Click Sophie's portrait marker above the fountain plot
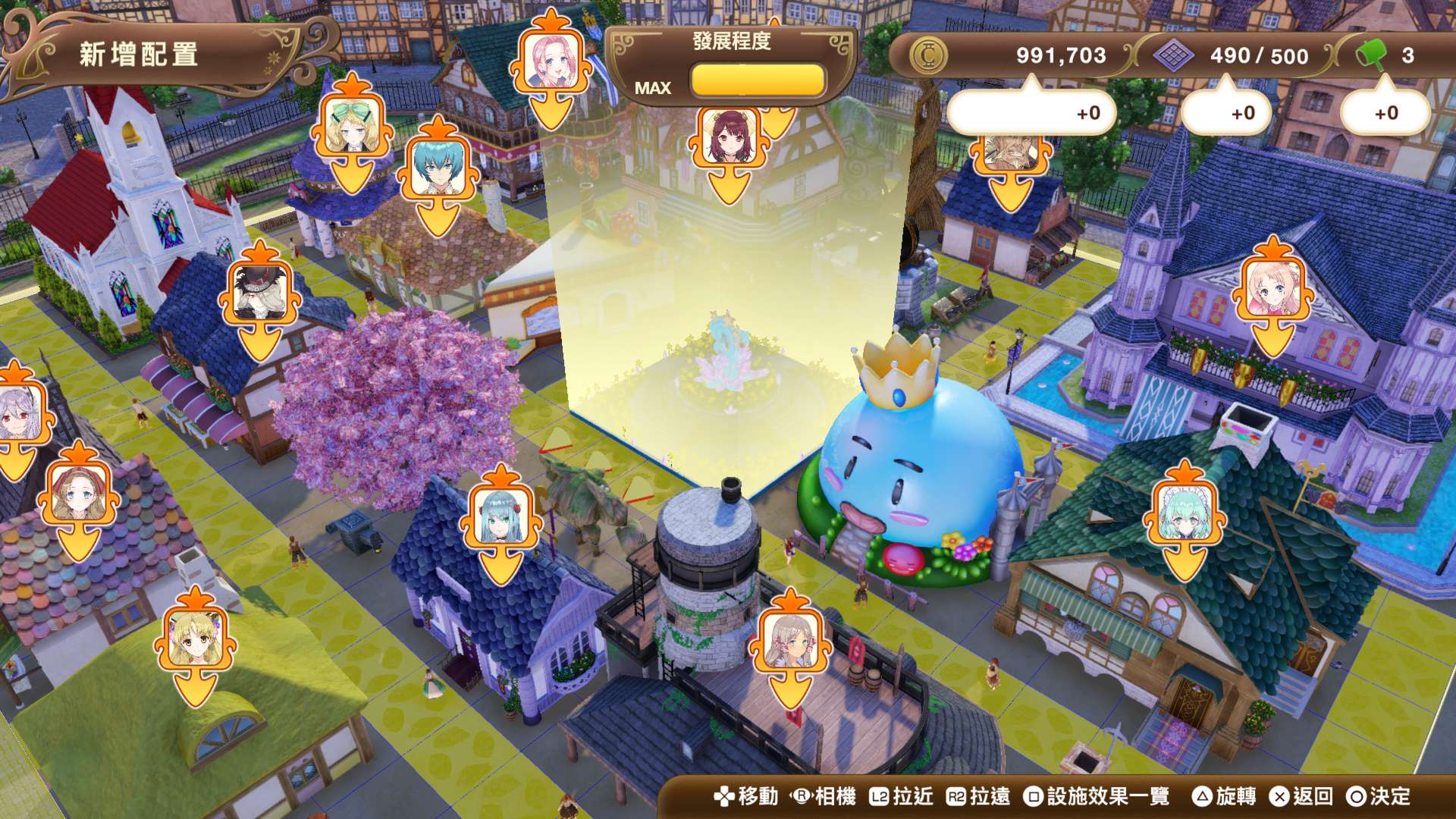This screenshot has width=1456, height=819. [728, 137]
